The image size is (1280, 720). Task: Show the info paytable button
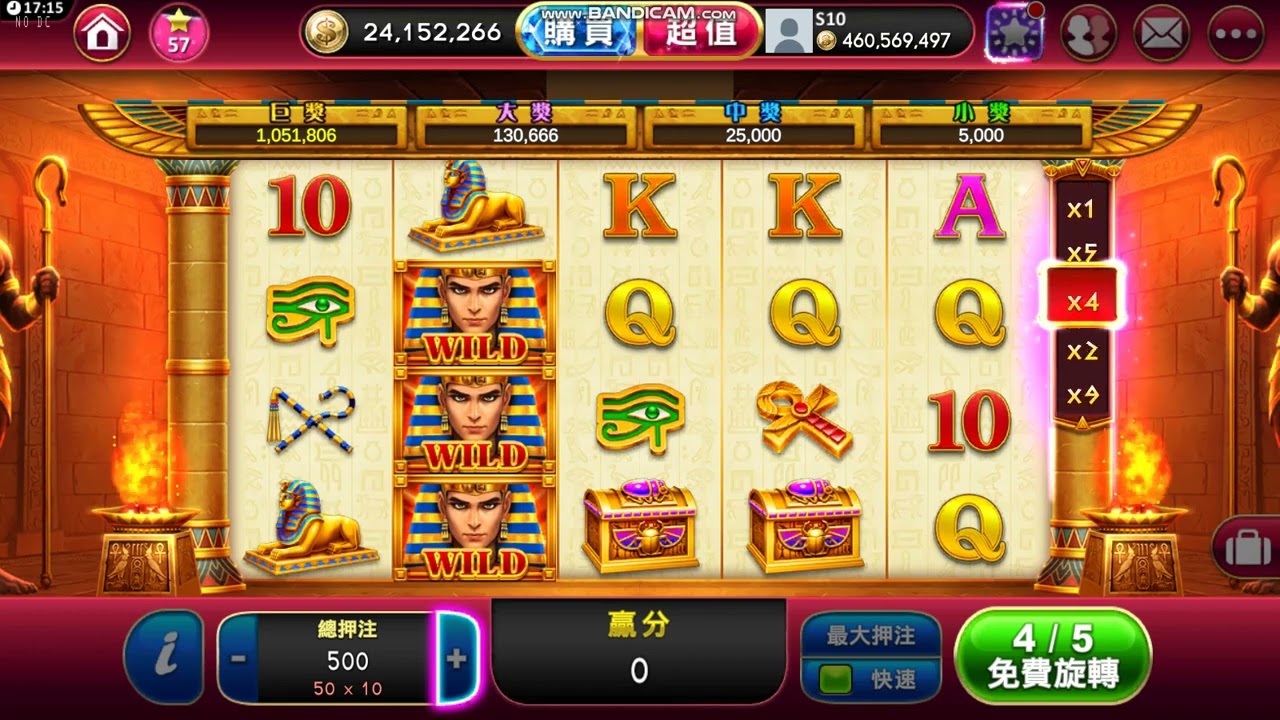pyautogui.click(x=165, y=656)
